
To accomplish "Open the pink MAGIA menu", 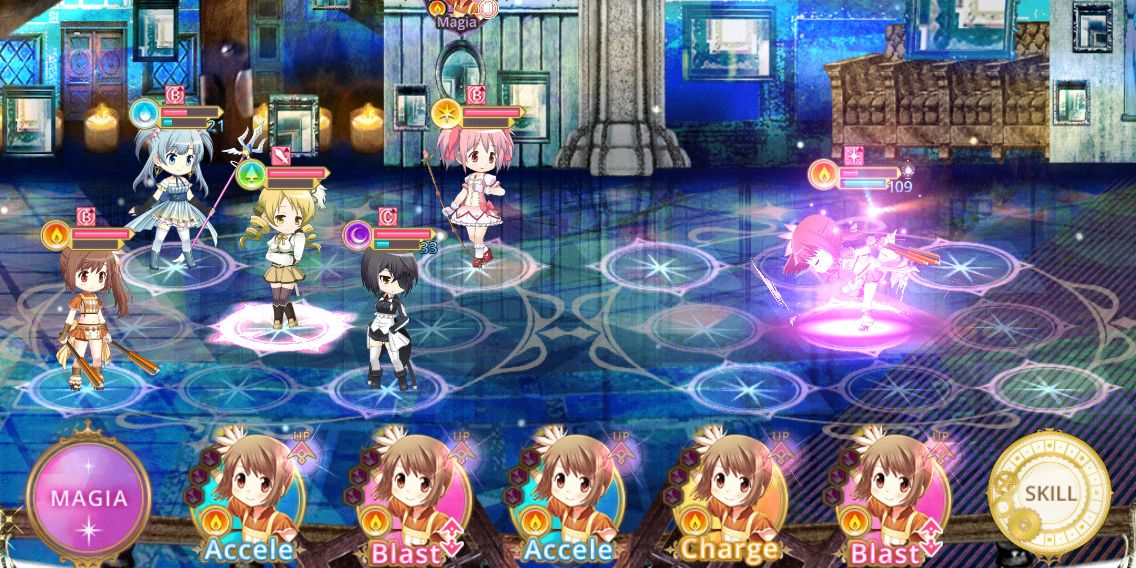I will pyautogui.click(x=89, y=497).
